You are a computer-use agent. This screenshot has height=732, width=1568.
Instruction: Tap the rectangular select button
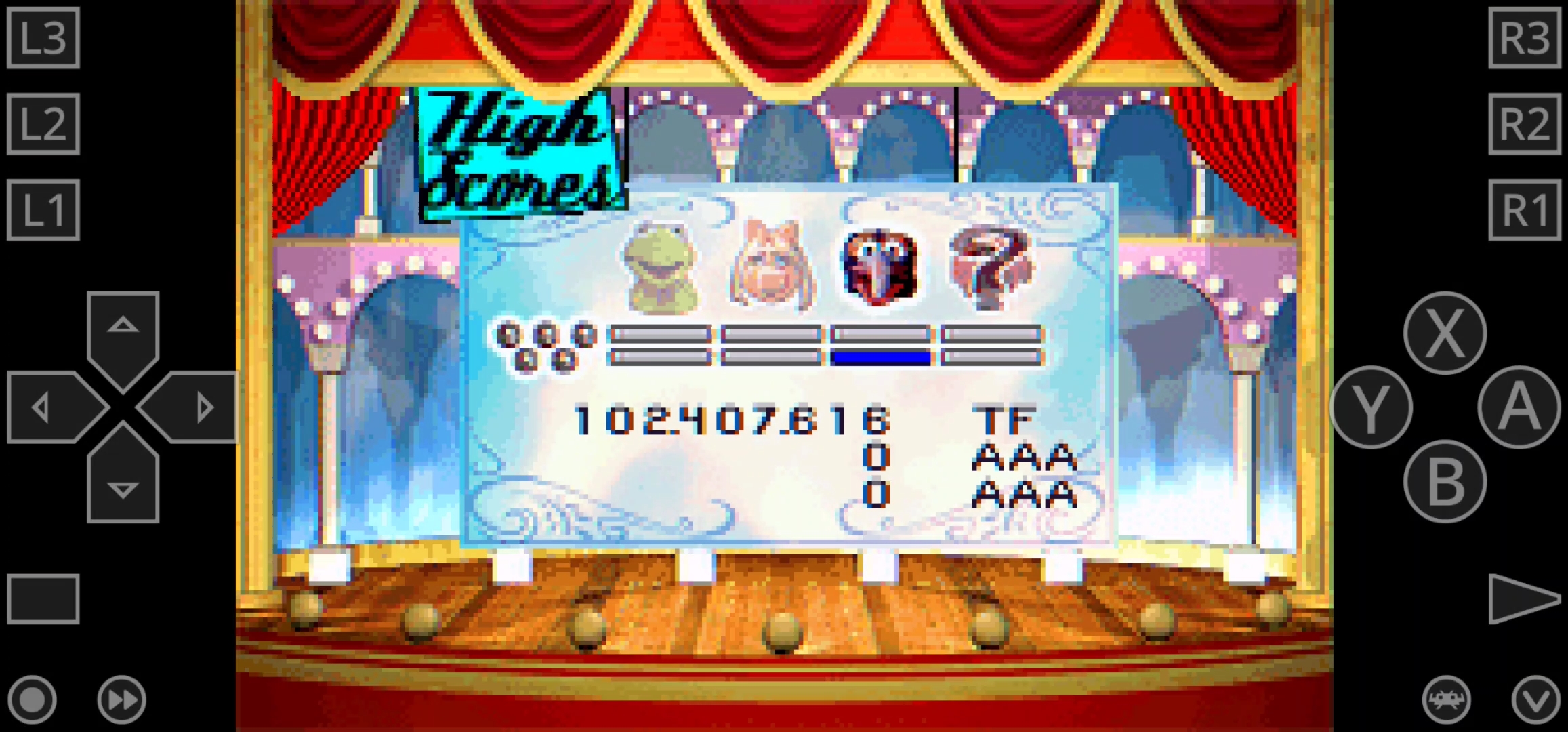click(43, 598)
